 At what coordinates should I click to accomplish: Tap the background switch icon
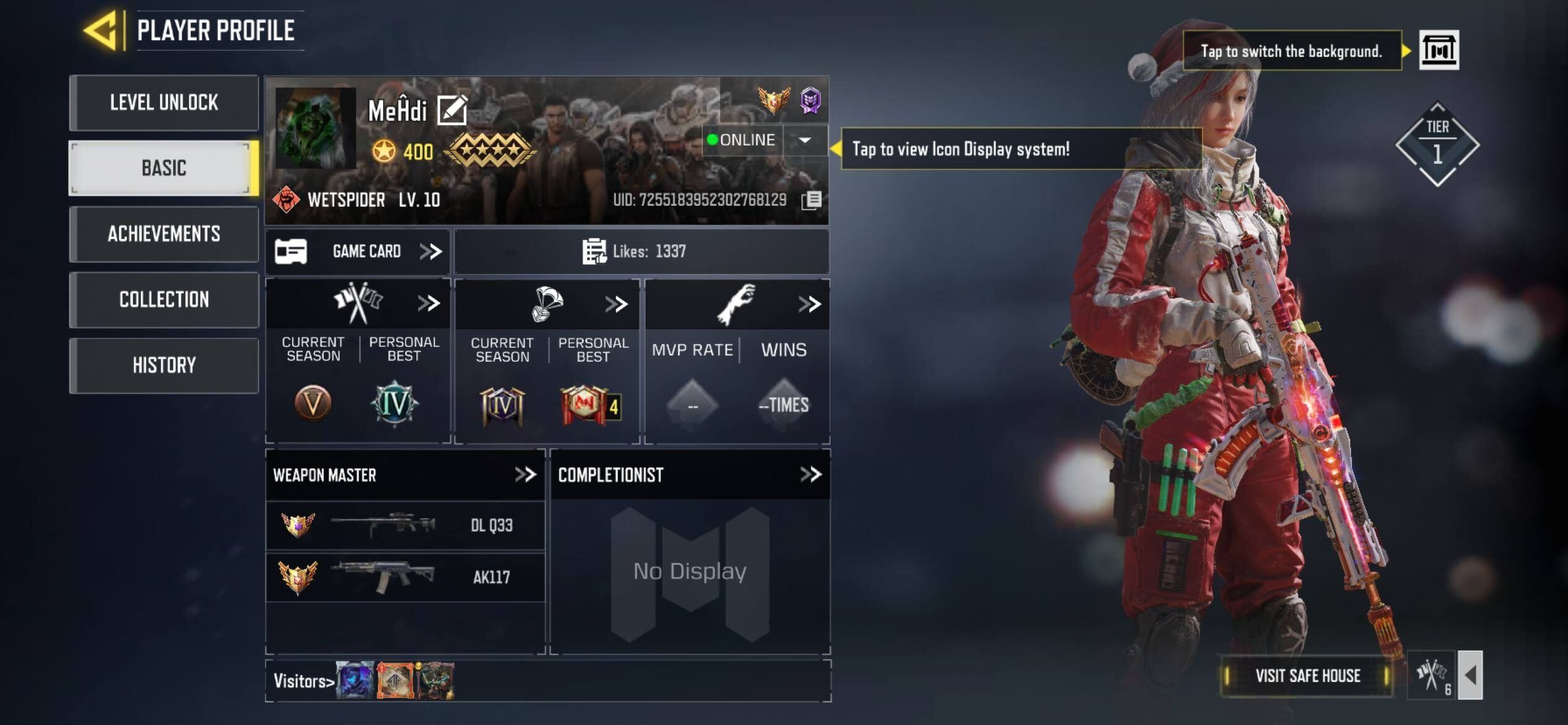coord(1439,50)
